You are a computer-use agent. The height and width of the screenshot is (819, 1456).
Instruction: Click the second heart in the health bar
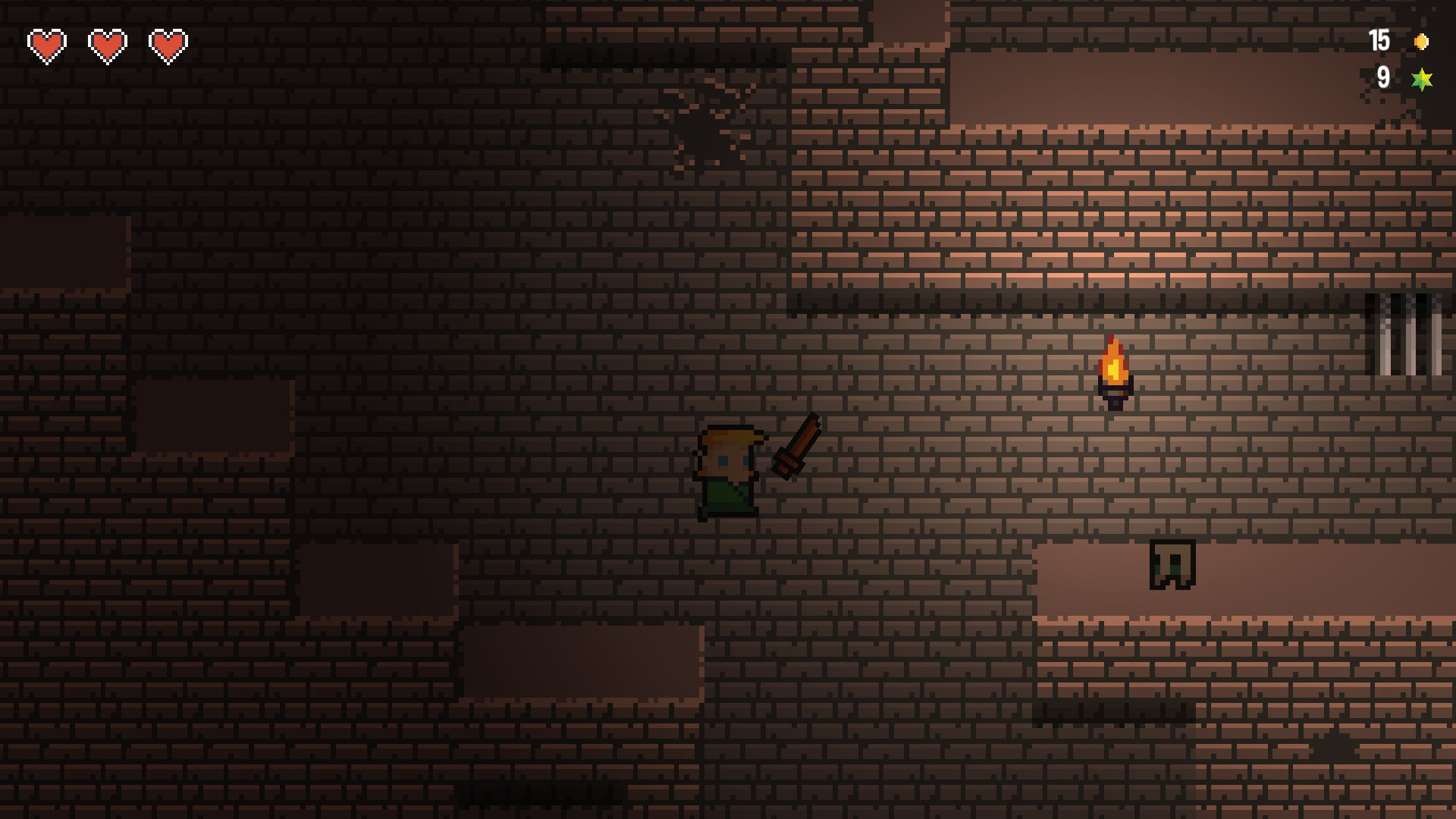(106, 45)
